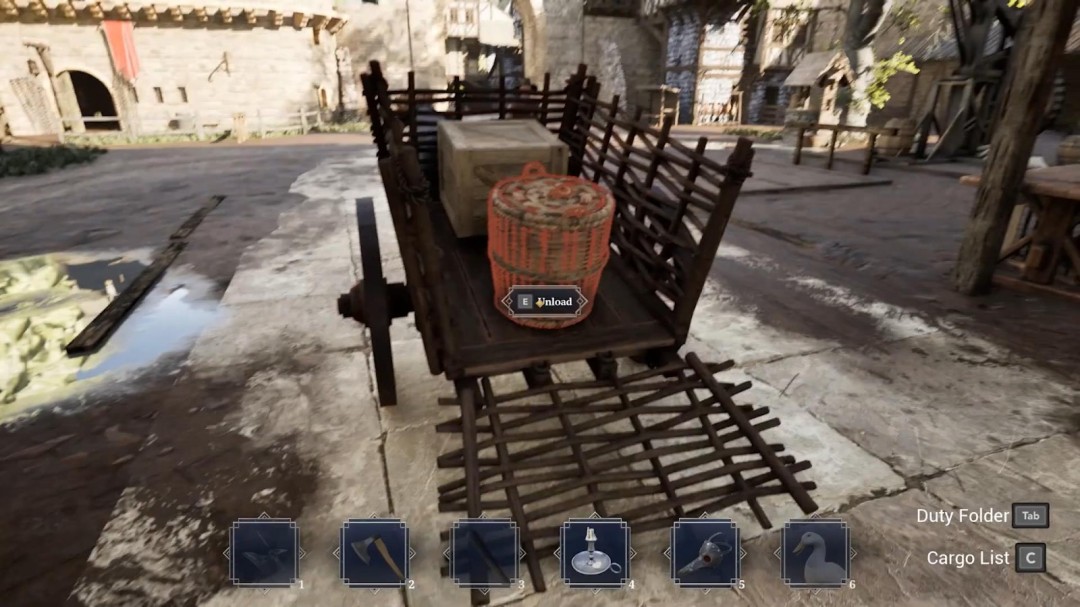Unload the basket from the cart
Viewport: 1080px width, 607px height.
(544, 301)
